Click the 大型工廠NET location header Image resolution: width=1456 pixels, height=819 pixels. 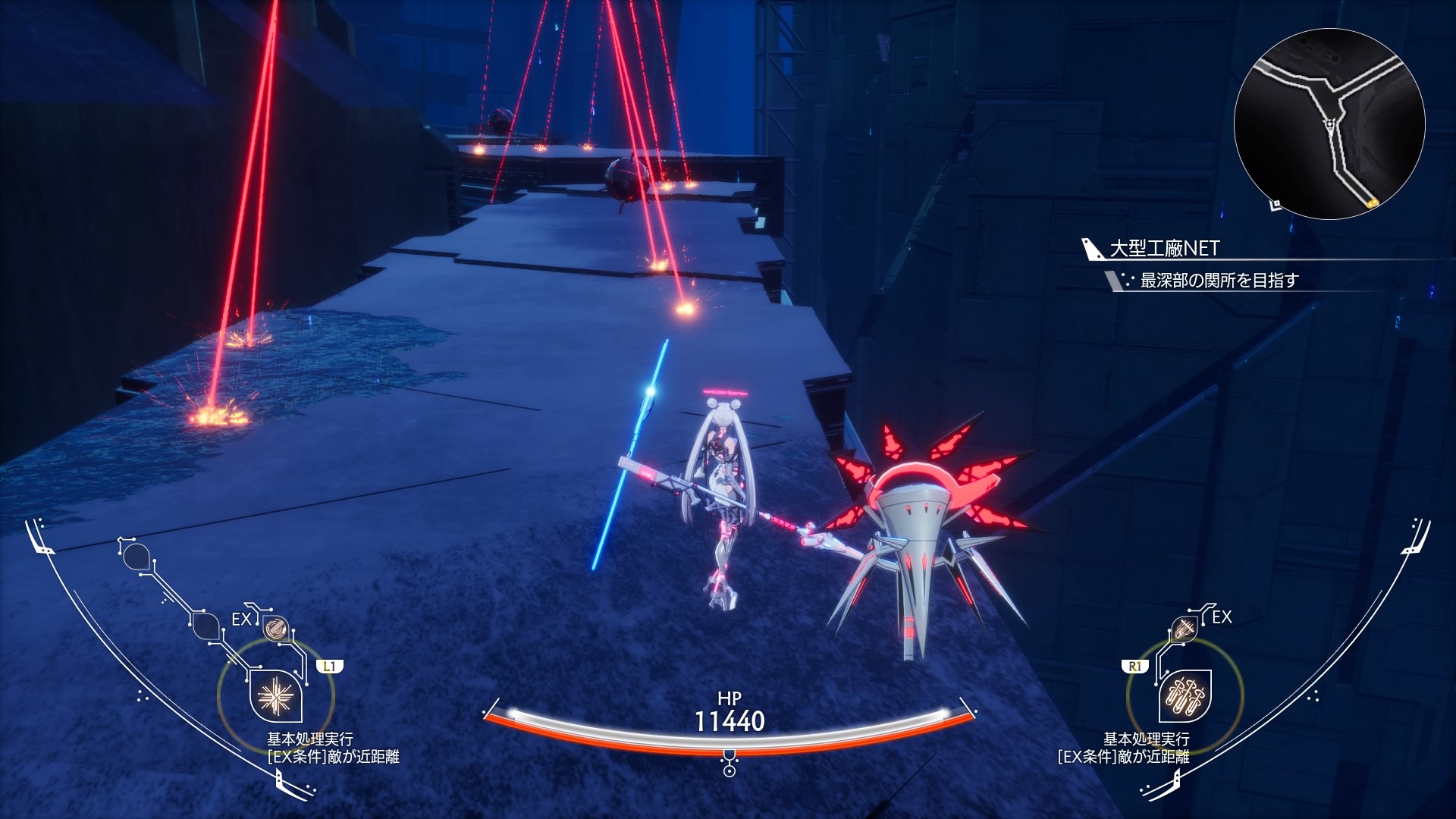(1164, 249)
